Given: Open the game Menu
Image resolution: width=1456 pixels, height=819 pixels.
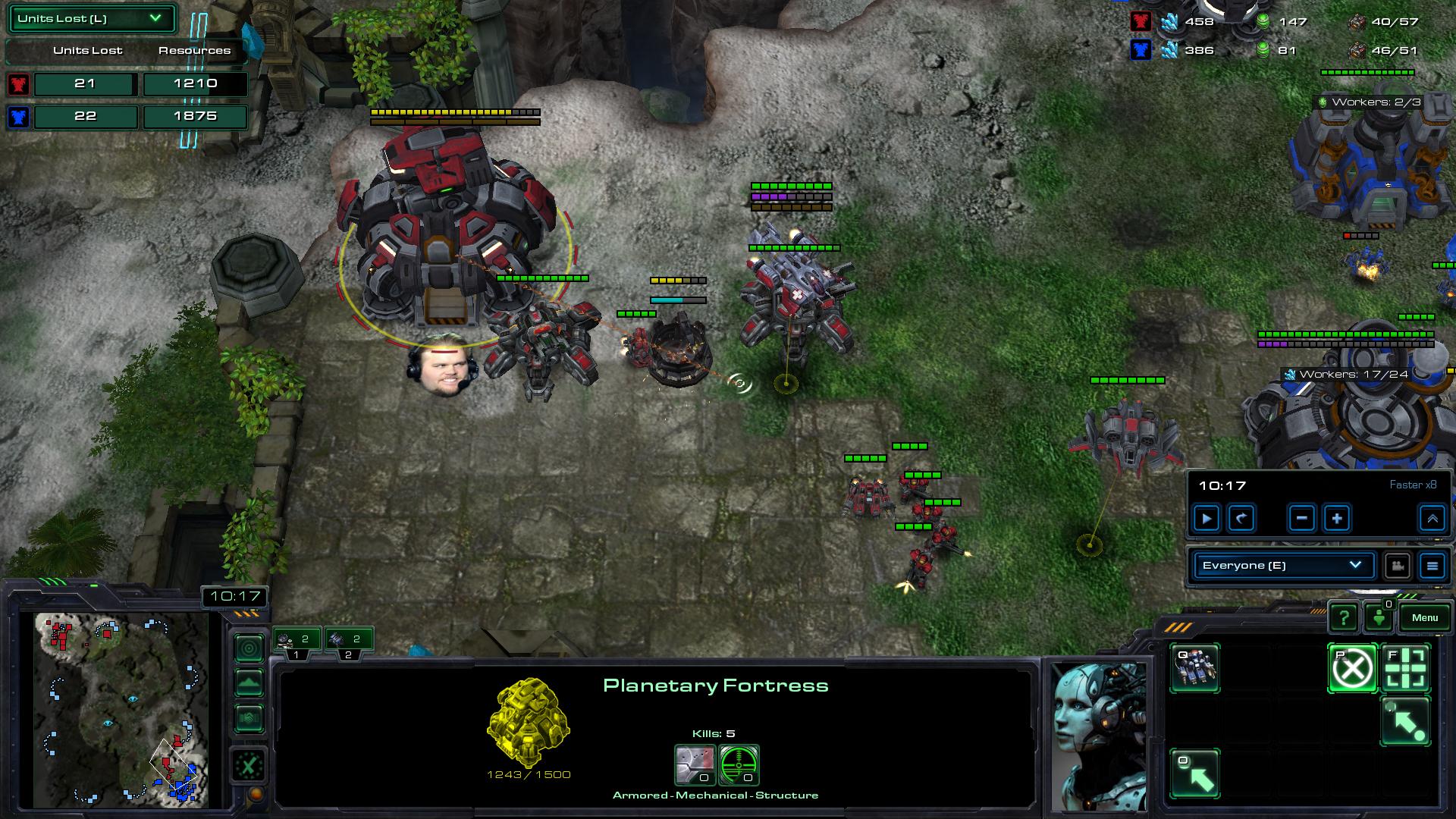Looking at the screenshot, I should pos(1424,617).
